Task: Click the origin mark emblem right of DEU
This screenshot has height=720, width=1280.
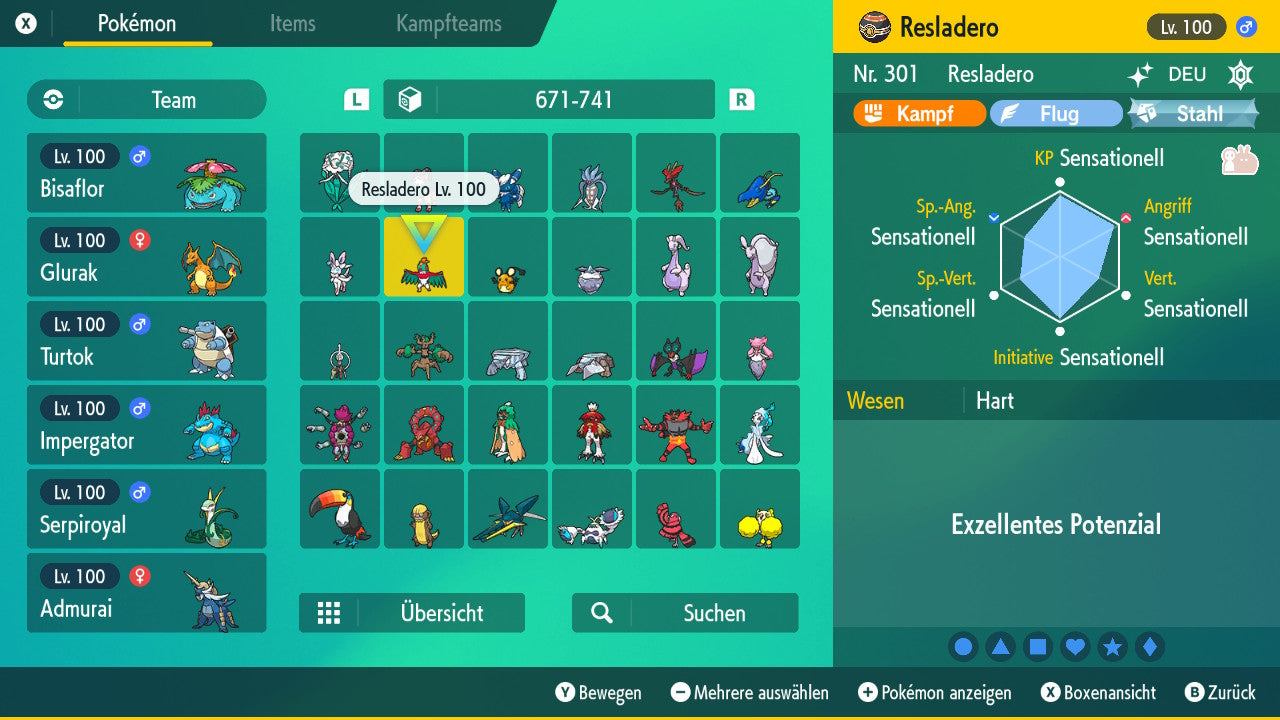Action: (1240, 74)
